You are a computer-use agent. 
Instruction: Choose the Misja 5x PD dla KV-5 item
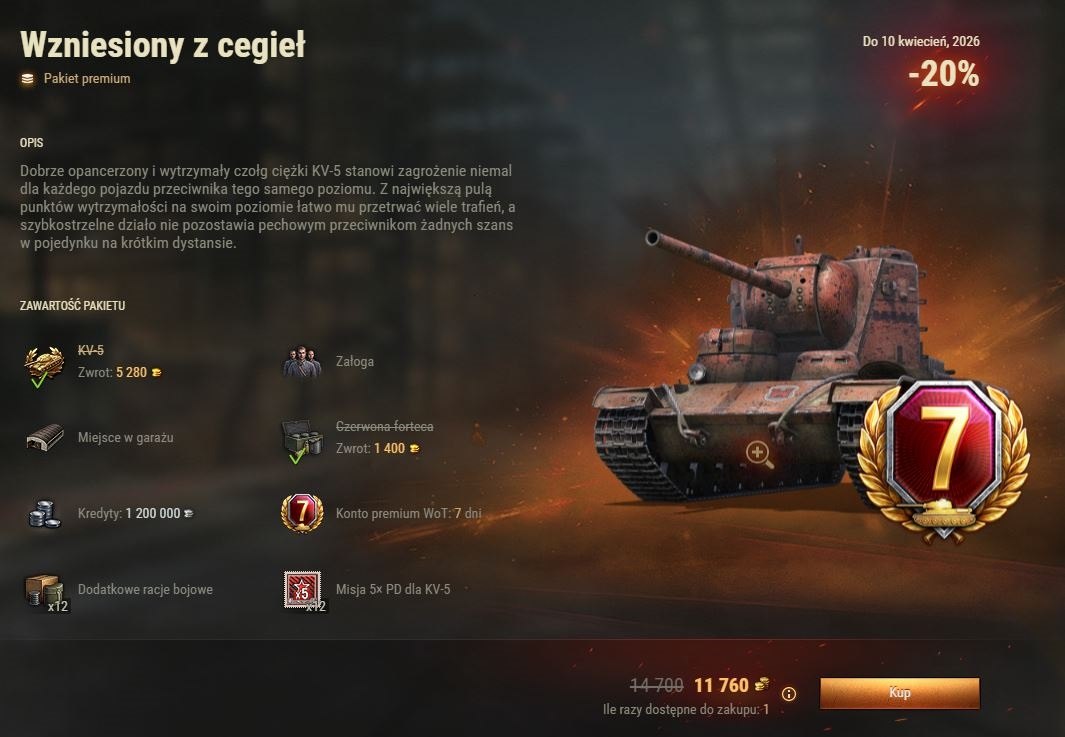(x=302, y=590)
